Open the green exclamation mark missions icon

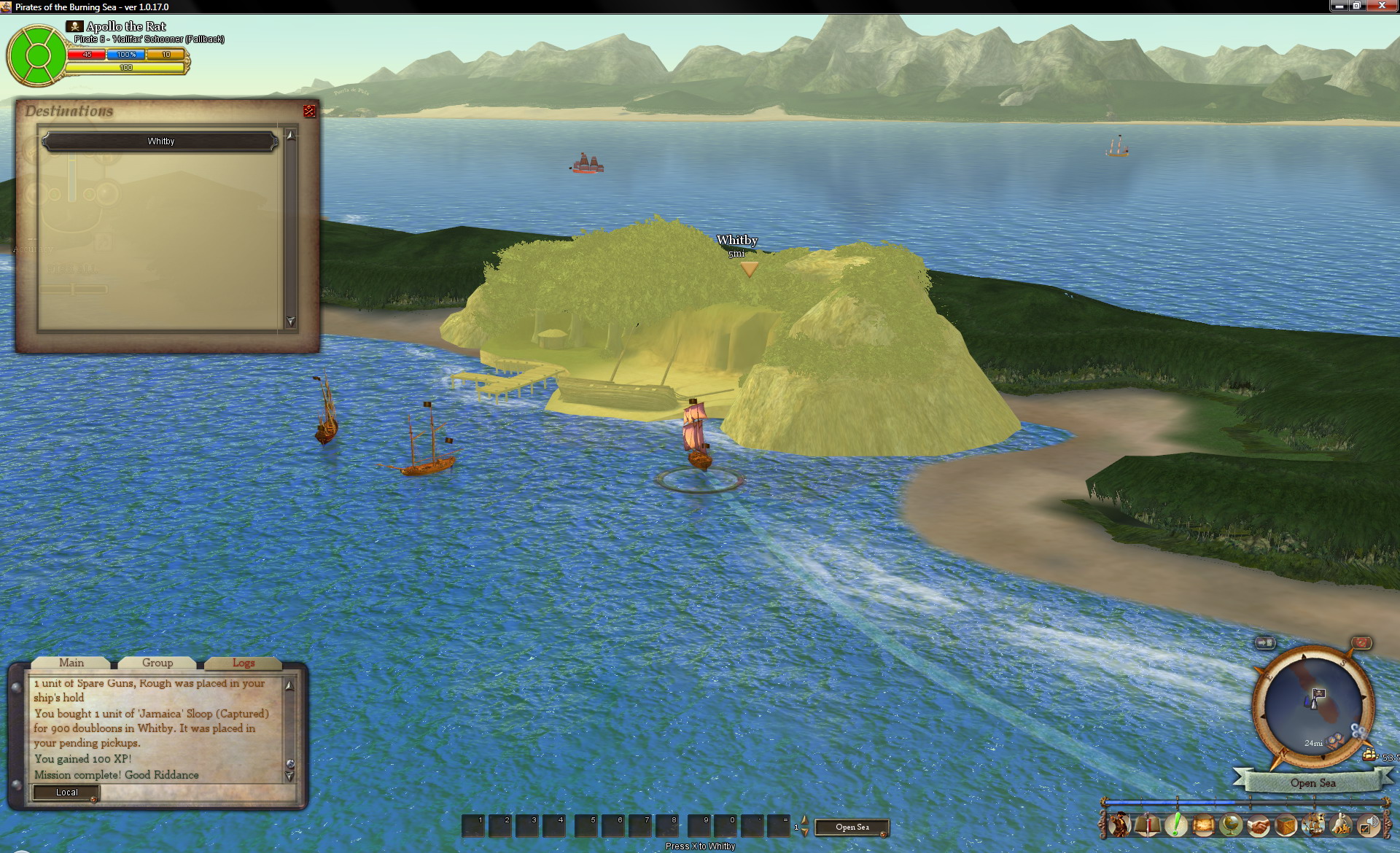[1175, 825]
